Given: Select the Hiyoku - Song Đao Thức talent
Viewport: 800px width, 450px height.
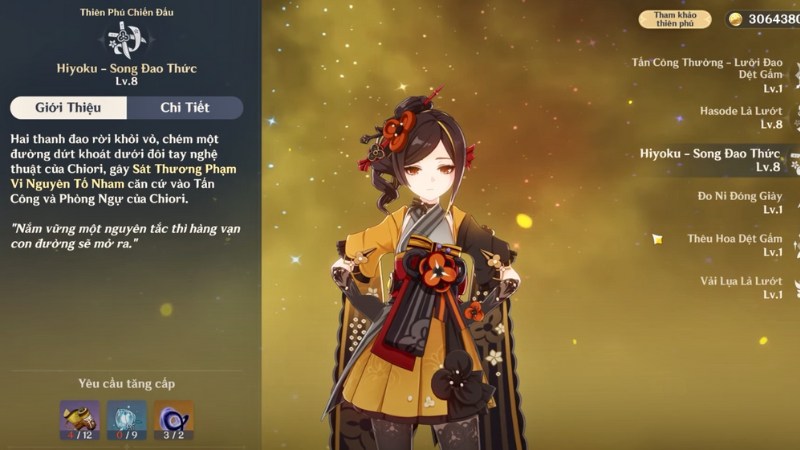Looking at the screenshot, I should [x=710, y=160].
